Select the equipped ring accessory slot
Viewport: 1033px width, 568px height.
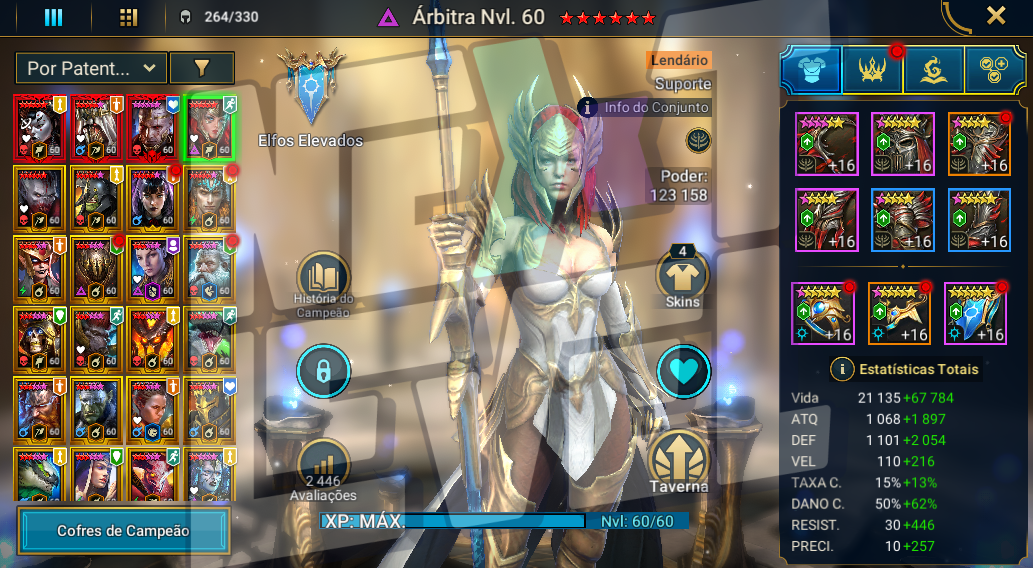point(822,313)
